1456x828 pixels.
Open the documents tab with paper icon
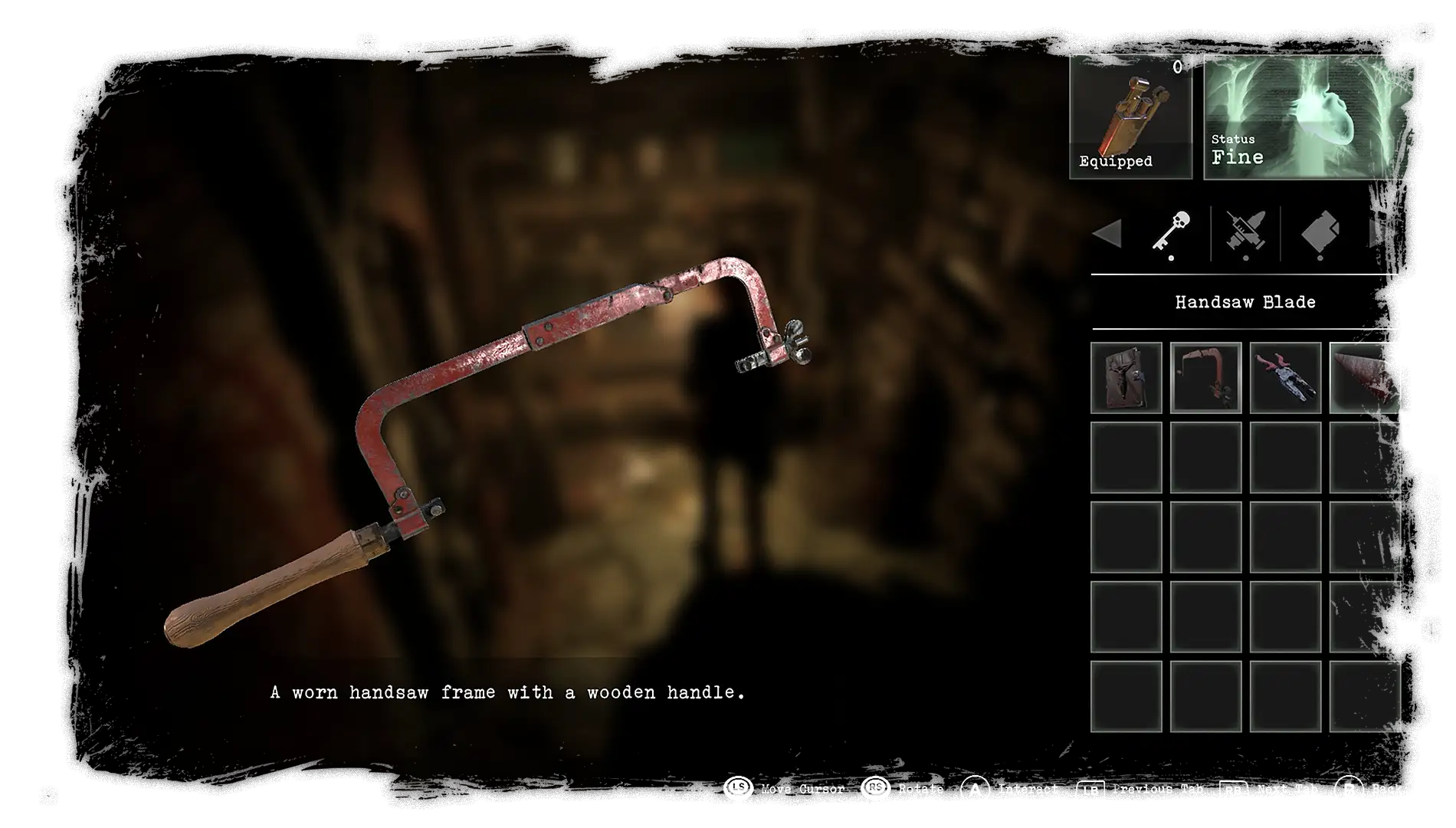click(1320, 232)
